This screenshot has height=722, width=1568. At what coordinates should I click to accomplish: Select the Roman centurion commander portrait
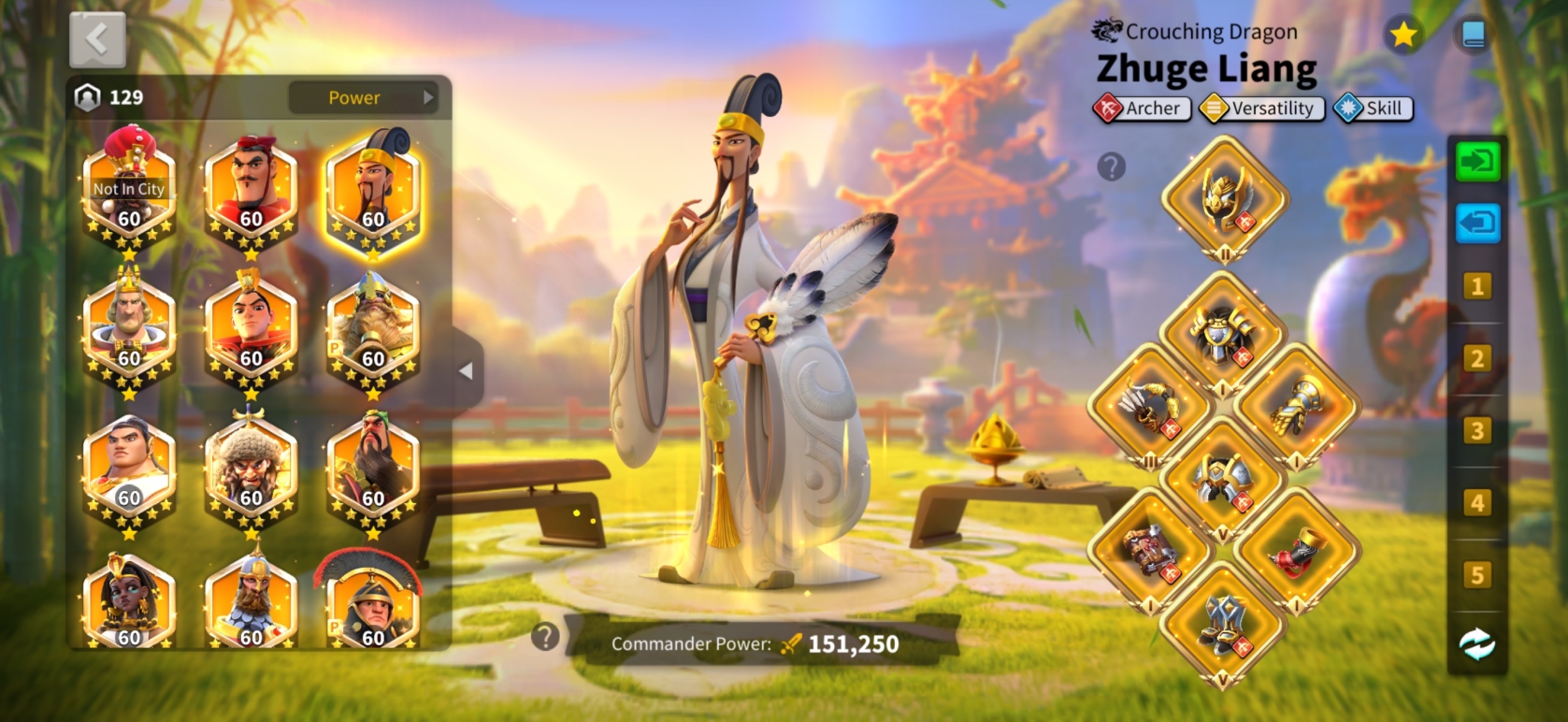[373, 605]
